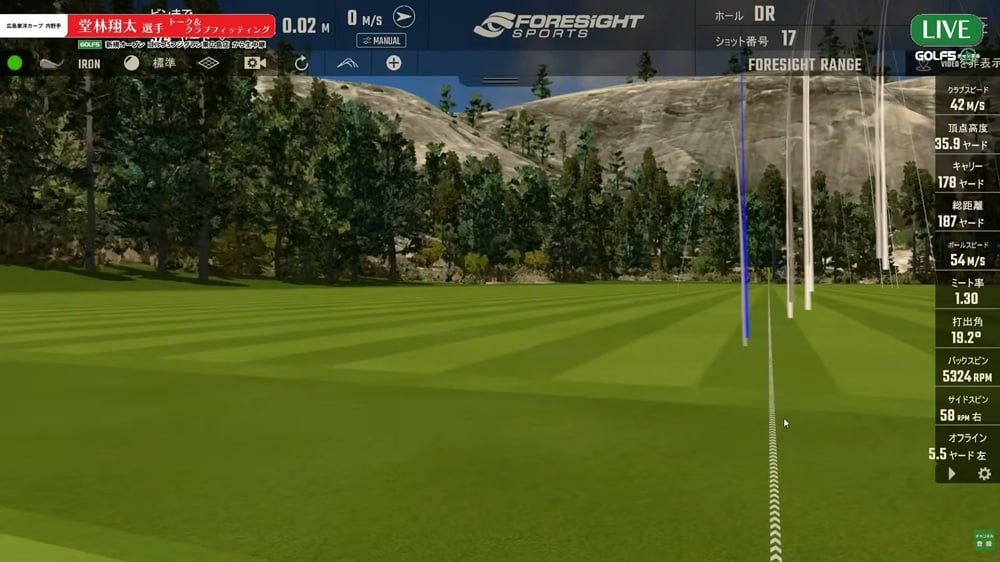Click the green channel subscribe badge
This screenshot has width=1000, height=562.
pos(984,540)
